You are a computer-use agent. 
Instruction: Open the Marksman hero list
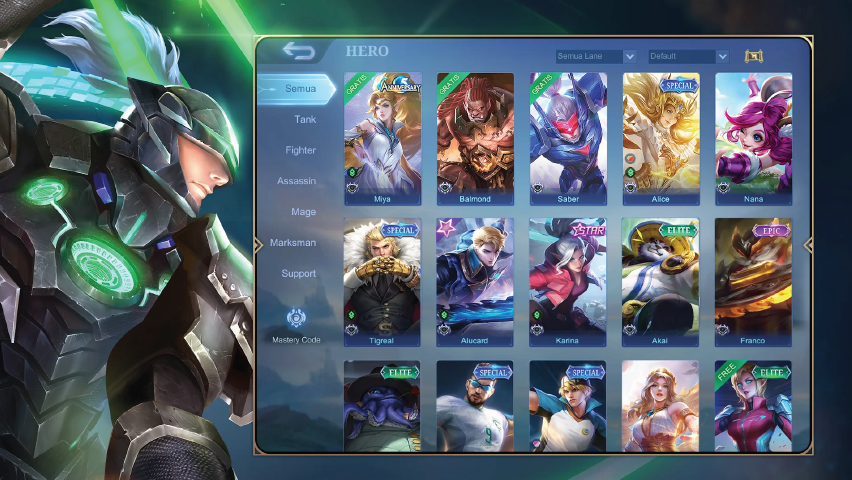coord(293,243)
